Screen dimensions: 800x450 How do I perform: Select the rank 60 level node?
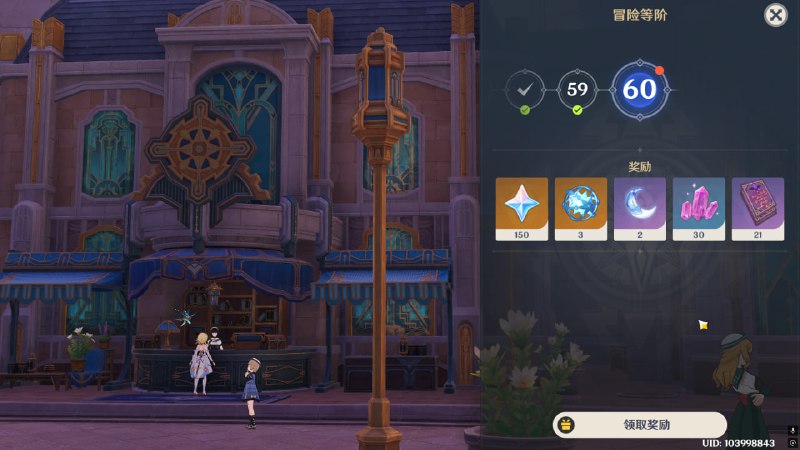tap(640, 90)
